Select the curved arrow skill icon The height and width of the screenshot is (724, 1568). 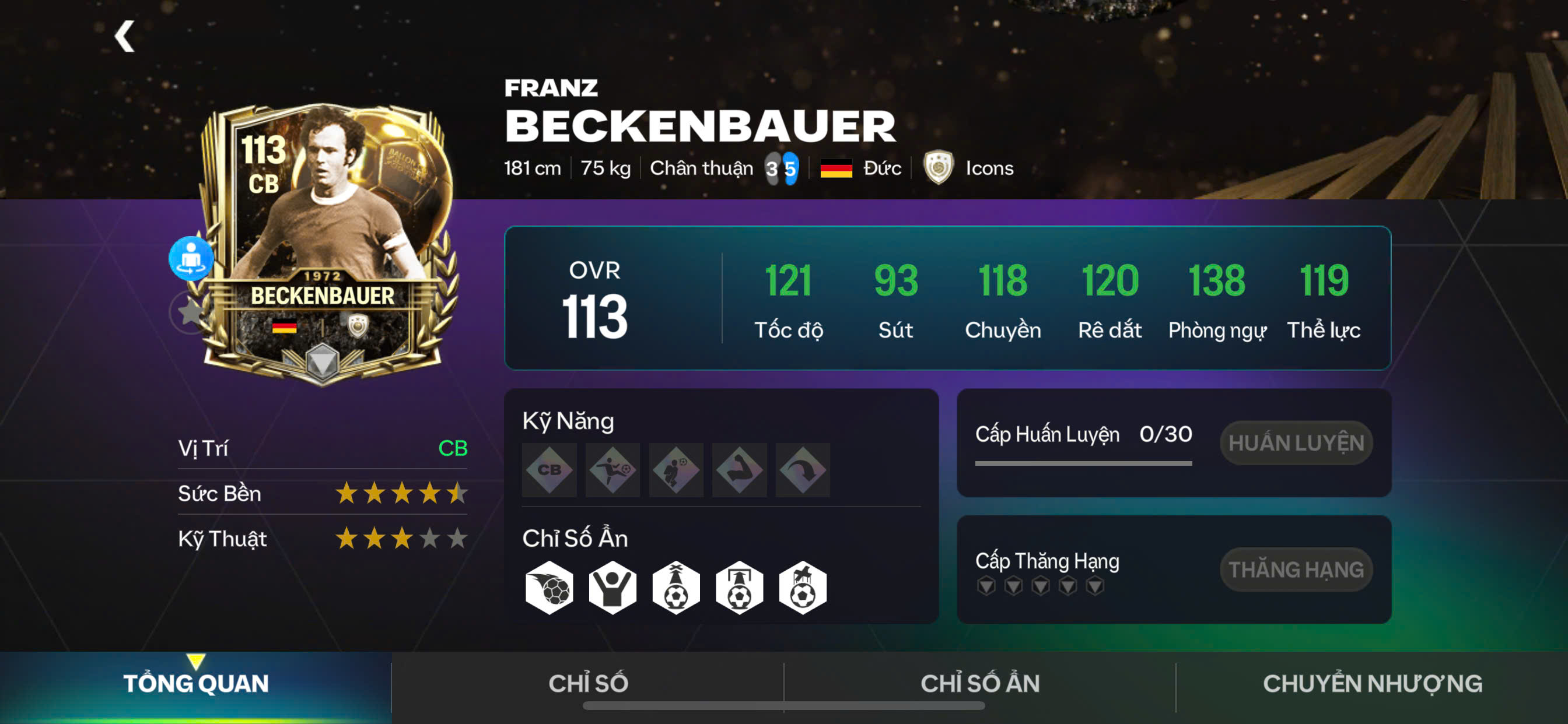pos(802,470)
